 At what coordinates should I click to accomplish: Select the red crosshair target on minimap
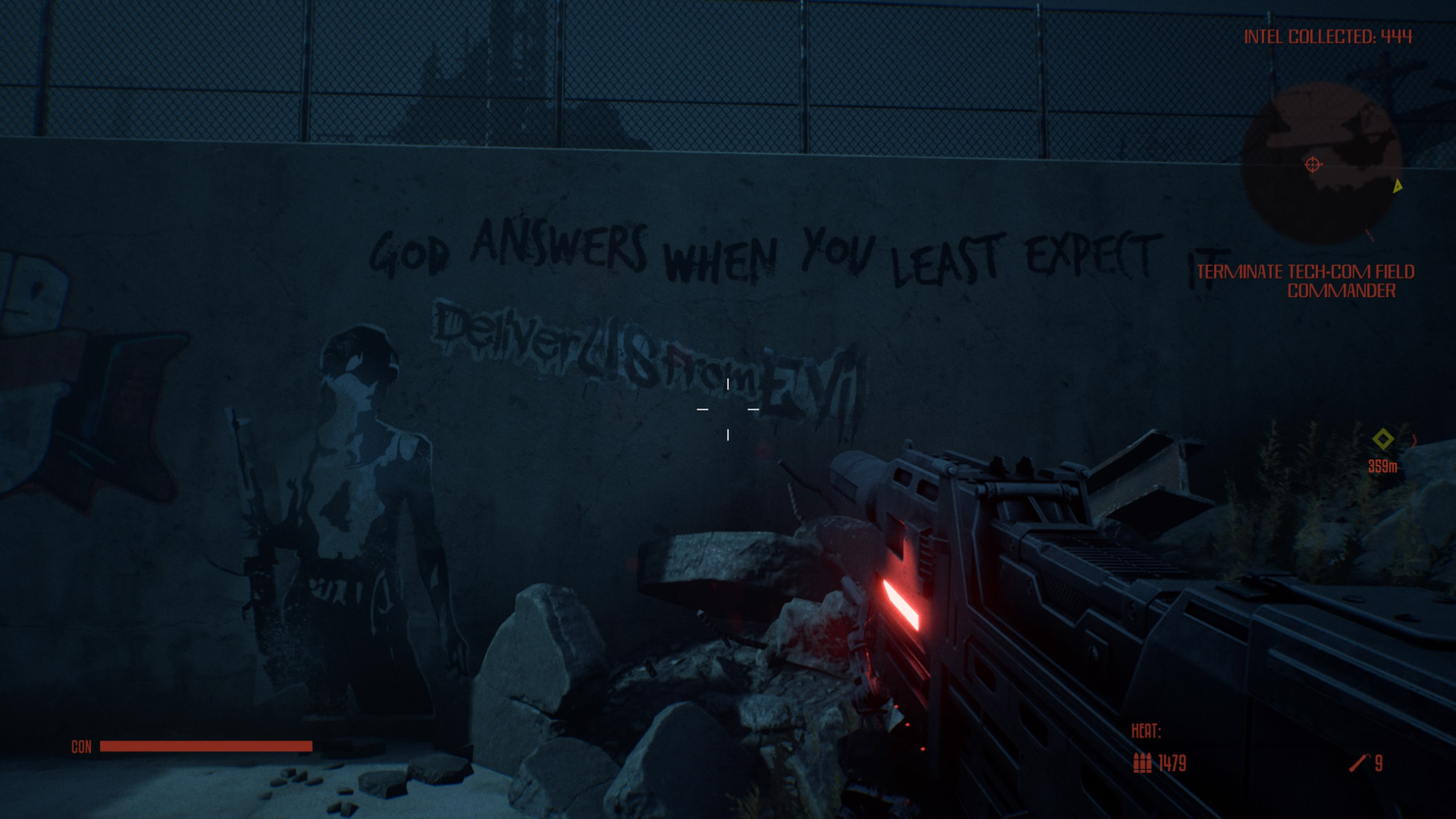click(x=1312, y=165)
